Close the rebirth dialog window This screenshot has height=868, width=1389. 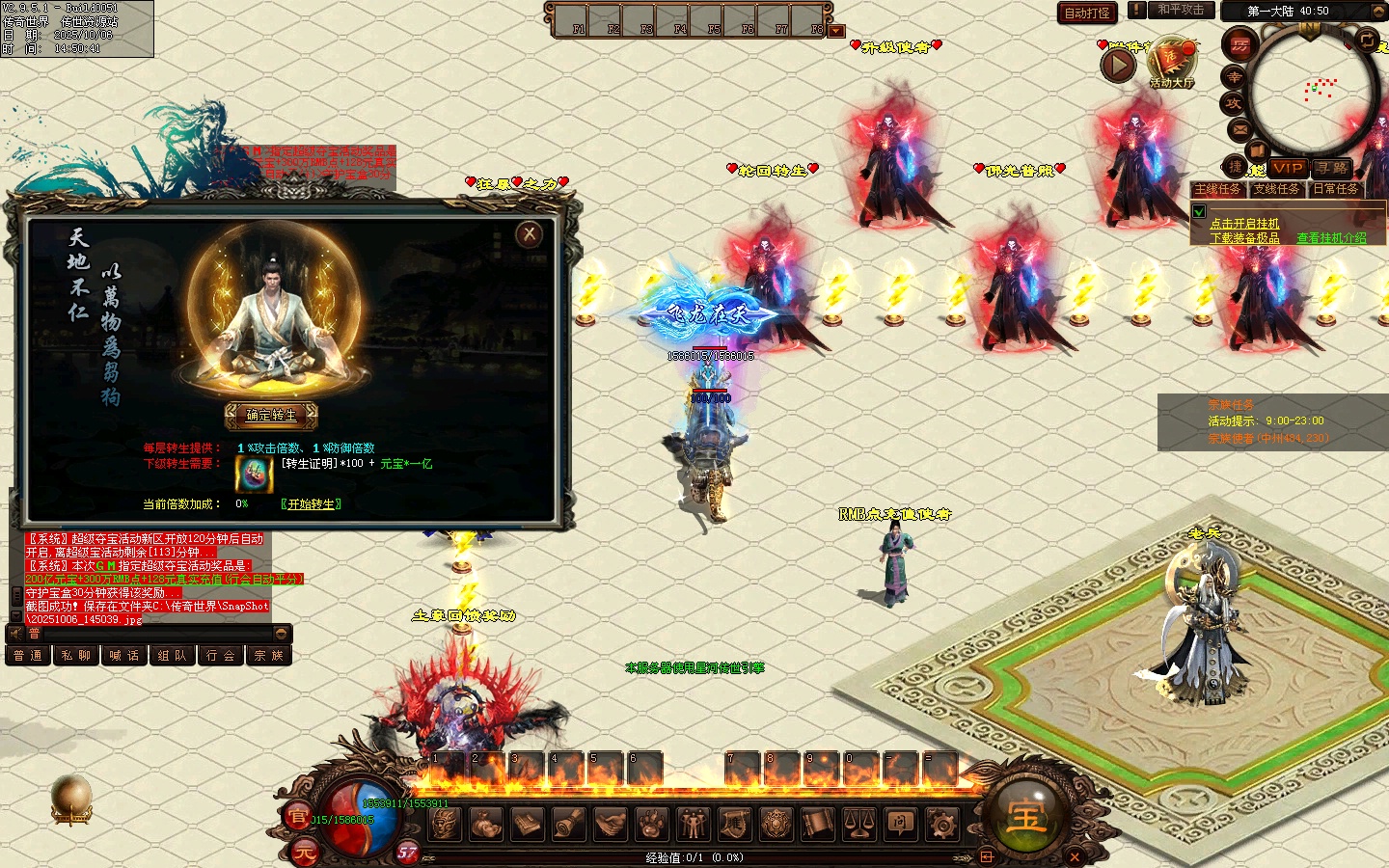click(529, 234)
